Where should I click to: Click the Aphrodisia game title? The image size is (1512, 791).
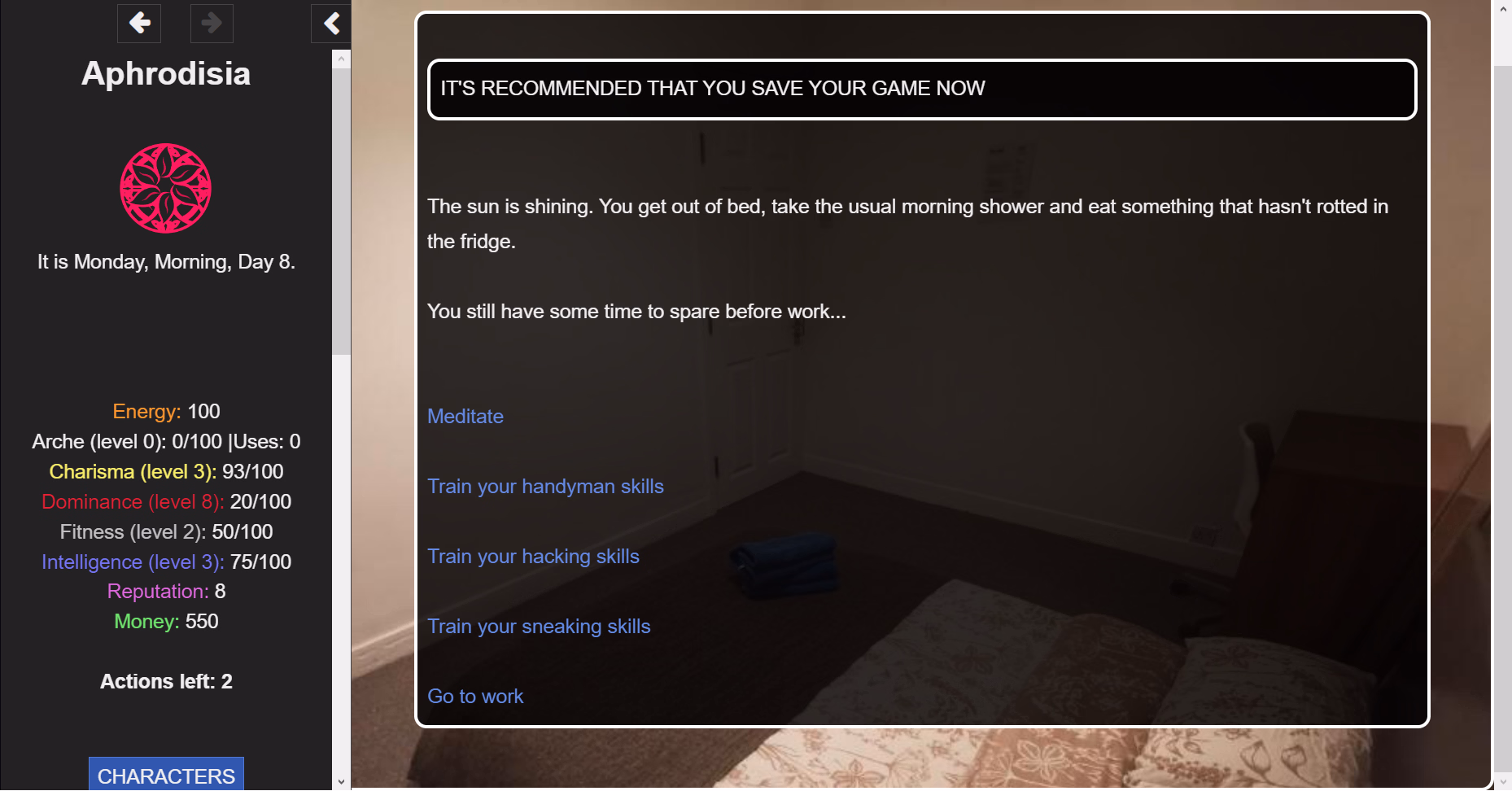click(165, 74)
